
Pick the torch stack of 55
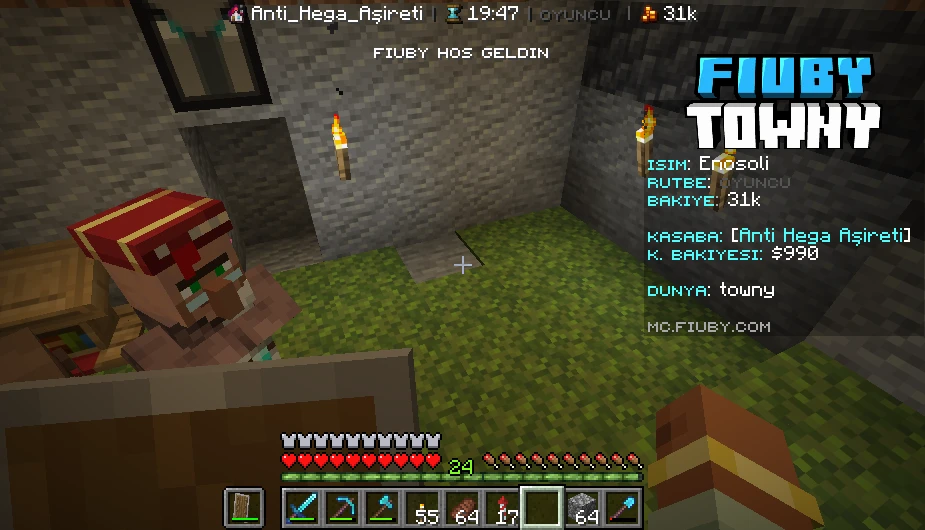coord(422,508)
